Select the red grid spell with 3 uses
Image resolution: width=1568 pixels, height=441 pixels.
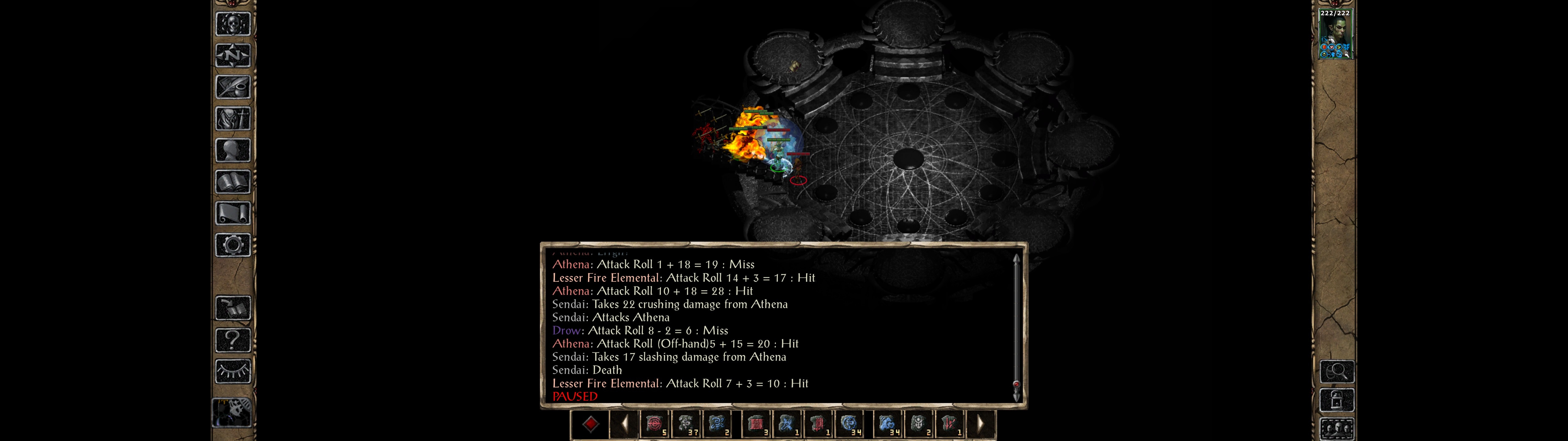(757, 424)
